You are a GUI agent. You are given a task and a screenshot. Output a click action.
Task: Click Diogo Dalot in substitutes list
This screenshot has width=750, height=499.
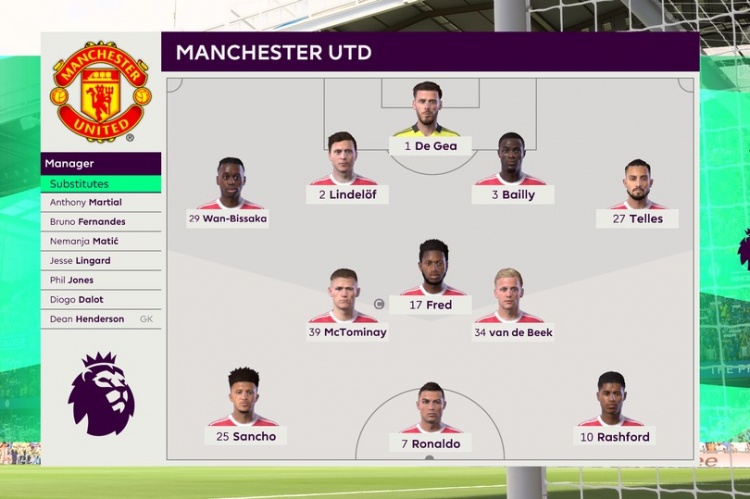pyautogui.click(x=100, y=299)
